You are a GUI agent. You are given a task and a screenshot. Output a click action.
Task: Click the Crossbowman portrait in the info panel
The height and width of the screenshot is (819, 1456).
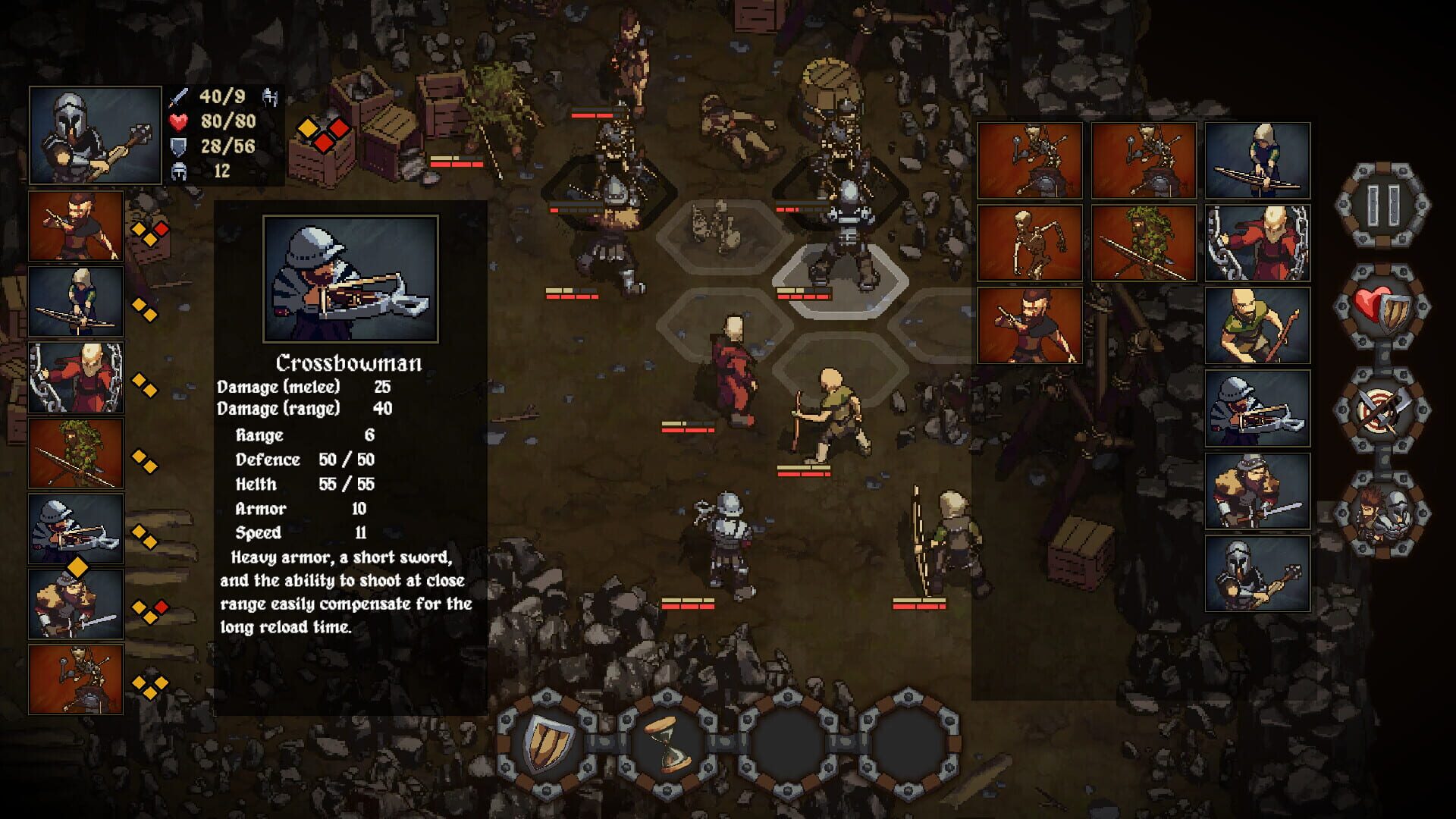(x=352, y=281)
